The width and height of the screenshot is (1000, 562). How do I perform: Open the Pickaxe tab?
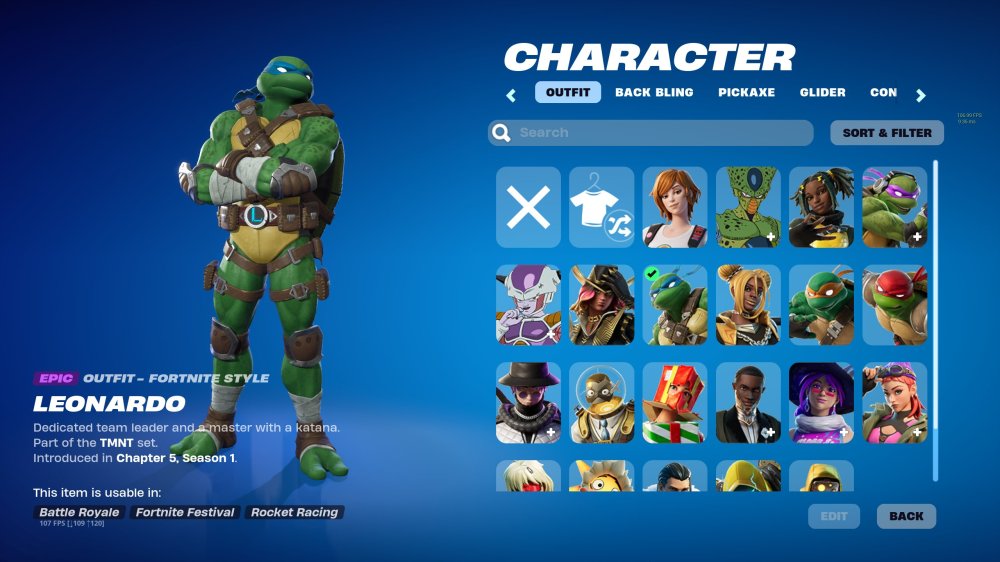746,92
